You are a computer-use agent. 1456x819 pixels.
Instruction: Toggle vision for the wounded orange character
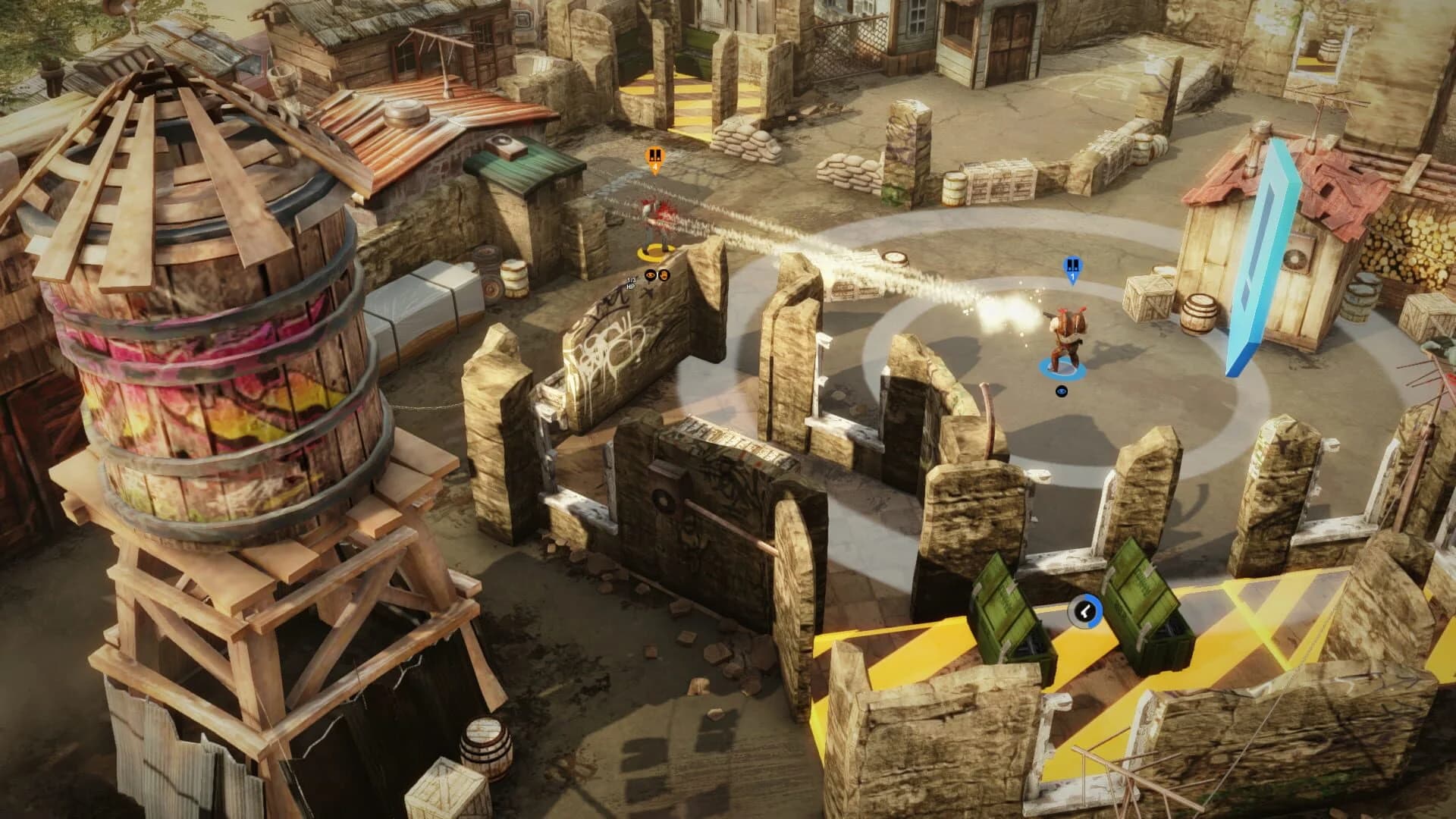(x=650, y=275)
